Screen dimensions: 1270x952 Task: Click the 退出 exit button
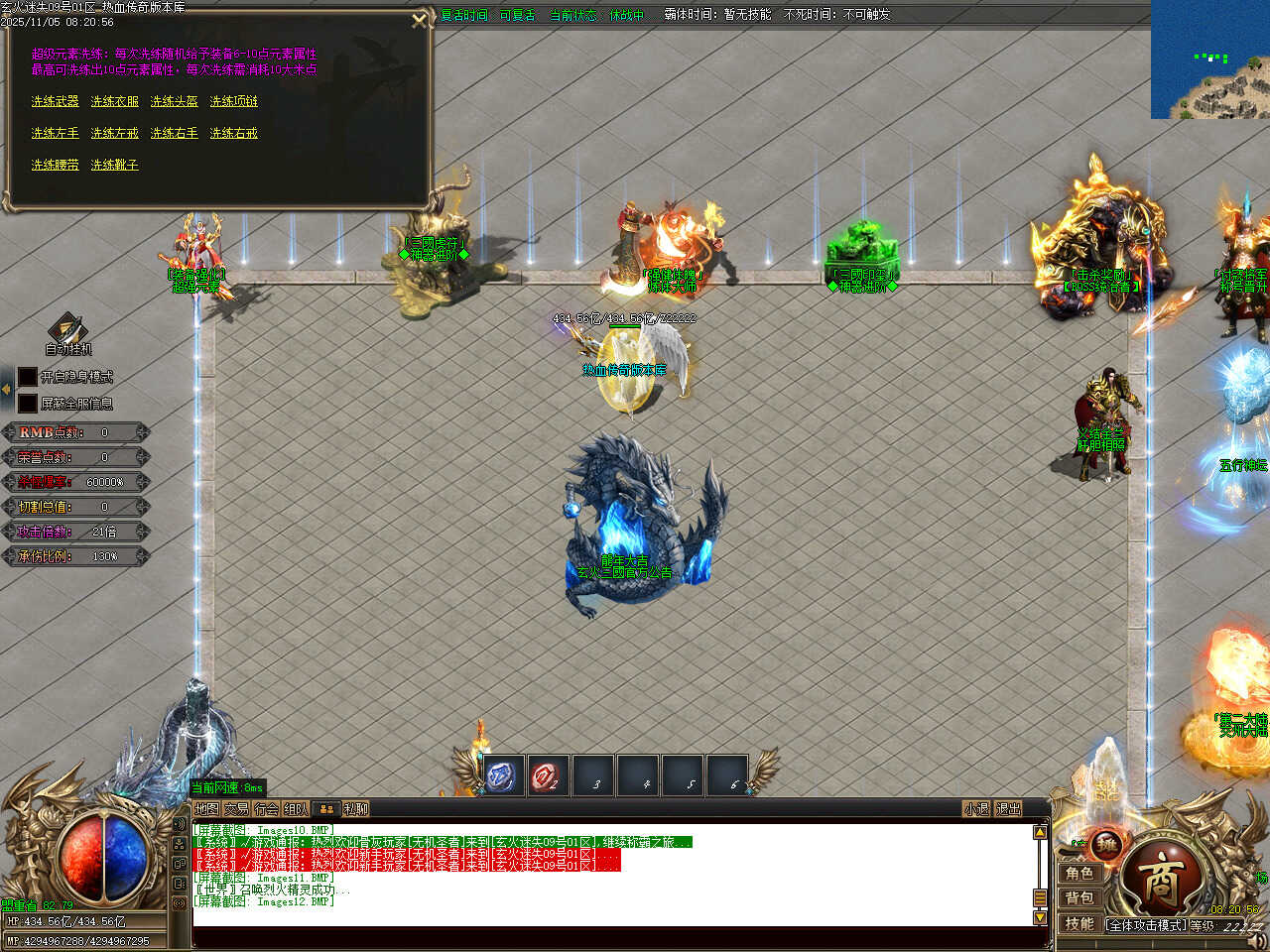click(x=1008, y=809)
